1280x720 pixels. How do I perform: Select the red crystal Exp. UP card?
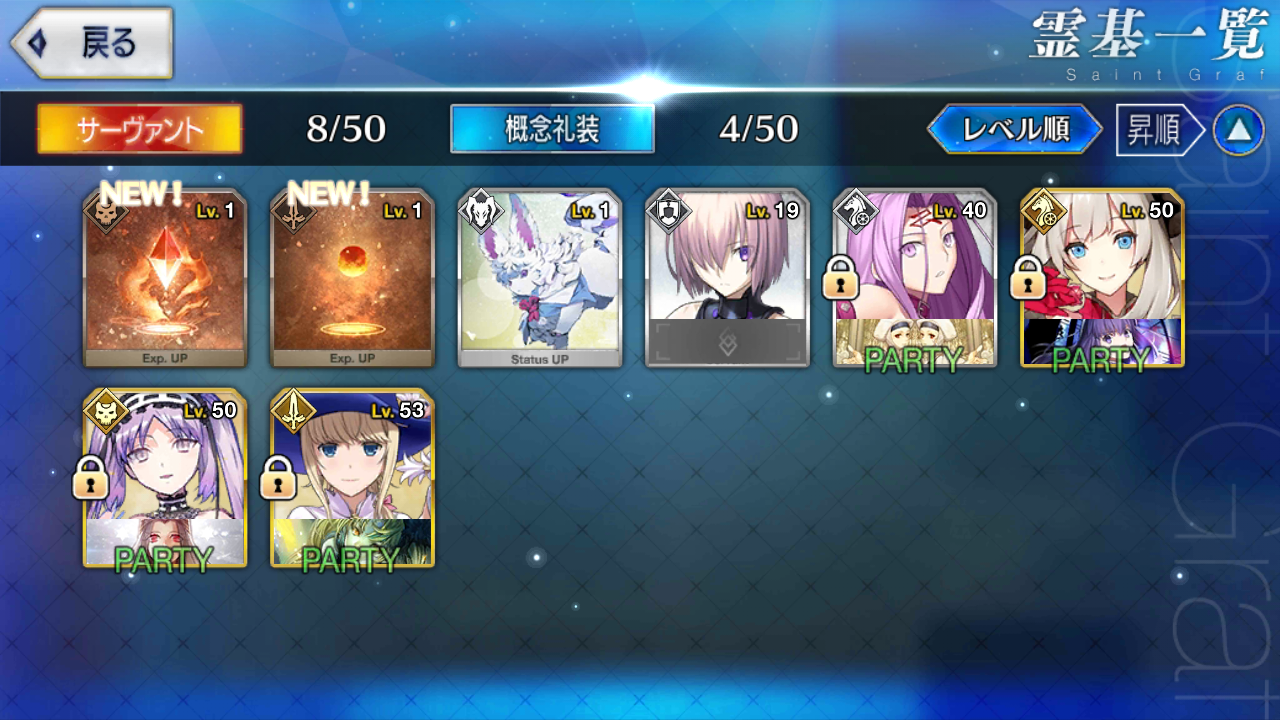[x=165, y=279]
